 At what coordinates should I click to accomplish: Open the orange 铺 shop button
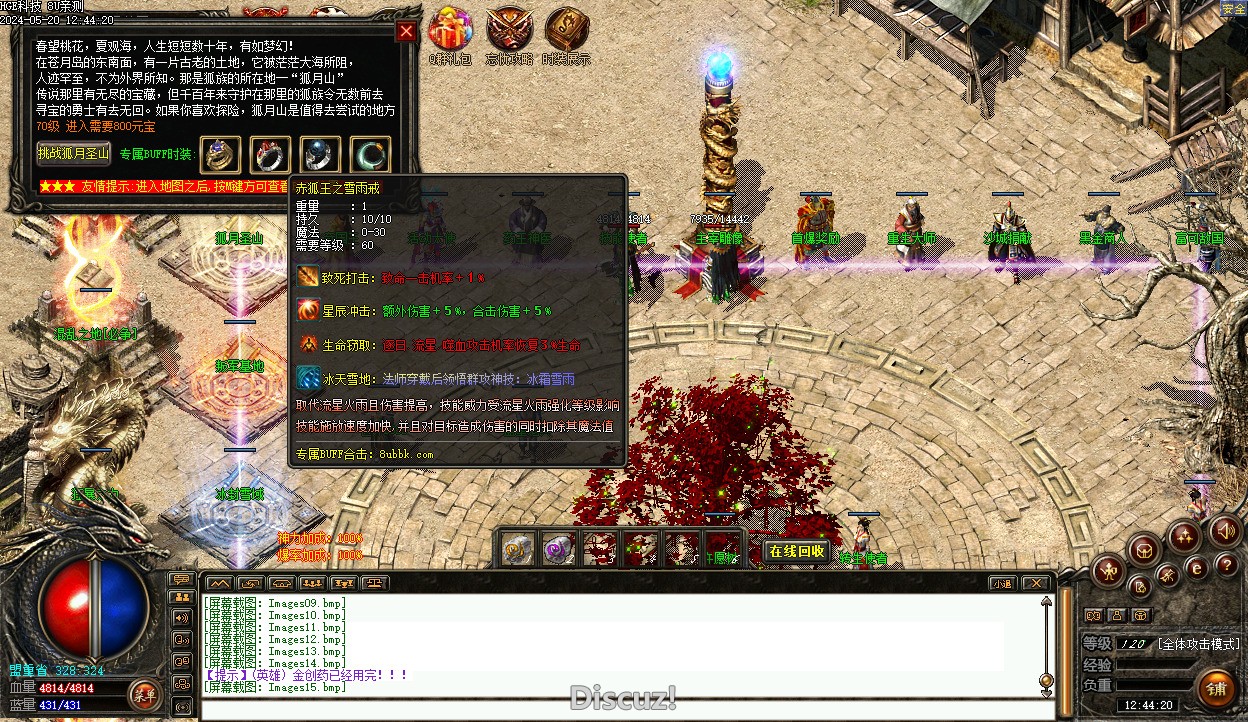coord(1216,688)
